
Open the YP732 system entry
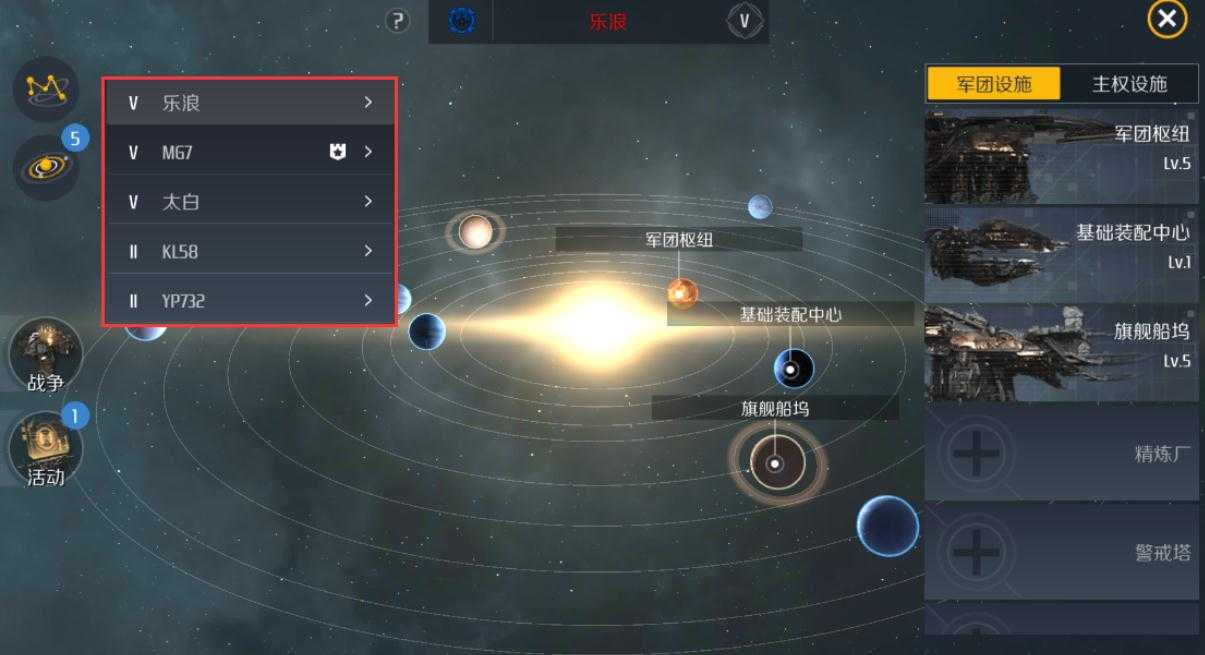[x=250, y=300]
